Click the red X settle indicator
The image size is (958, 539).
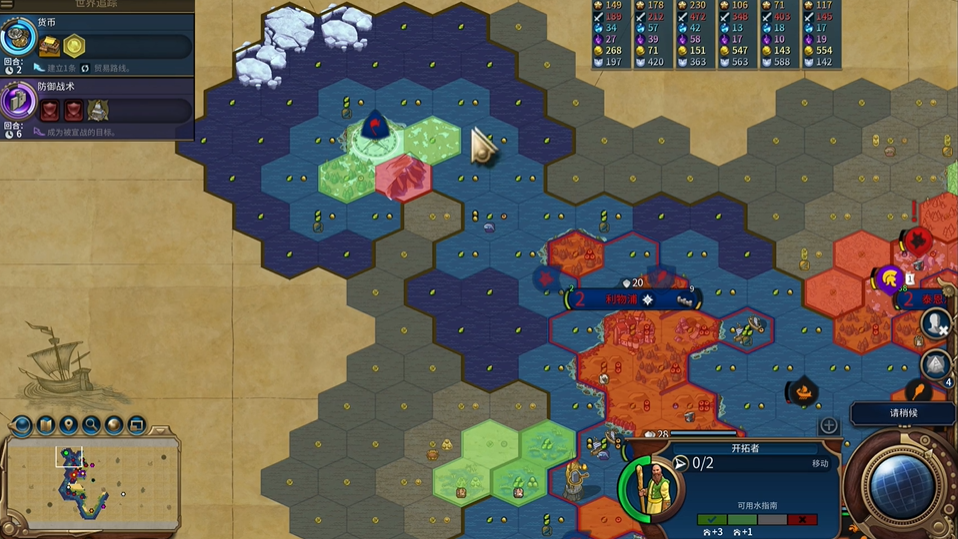click(800, 520)
